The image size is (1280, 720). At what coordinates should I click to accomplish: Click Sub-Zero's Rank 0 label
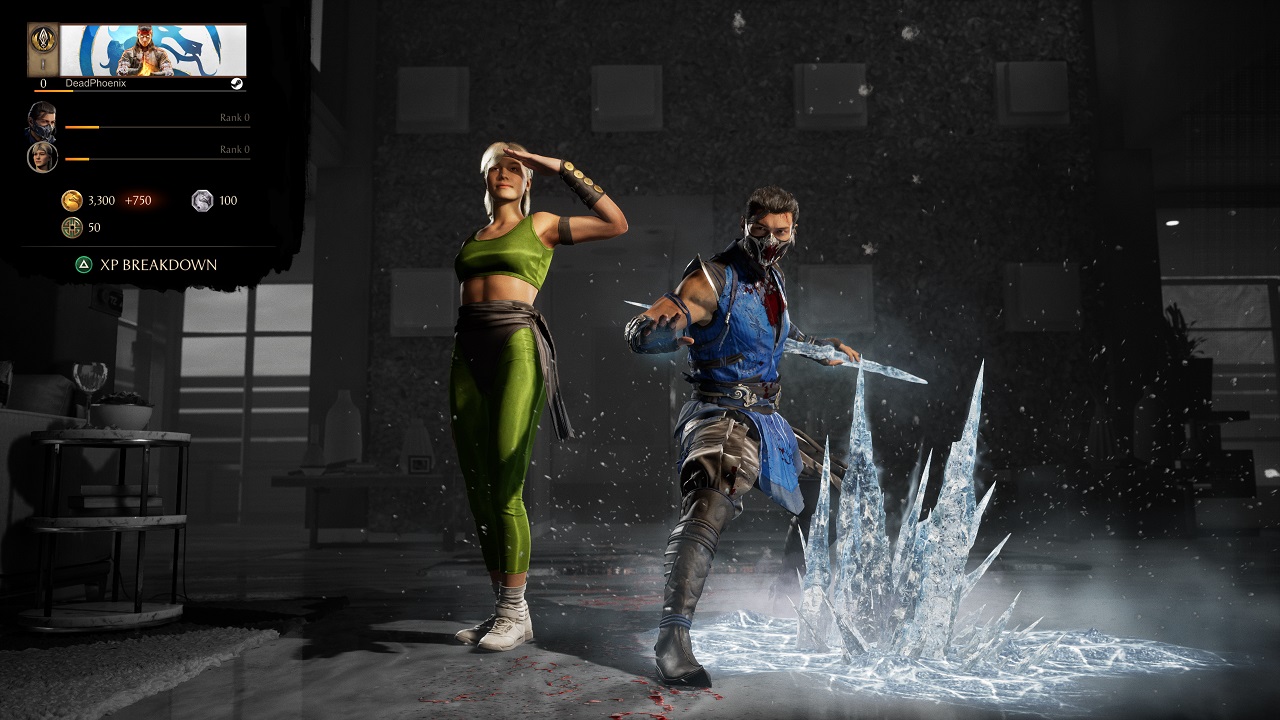click(237, 117)
